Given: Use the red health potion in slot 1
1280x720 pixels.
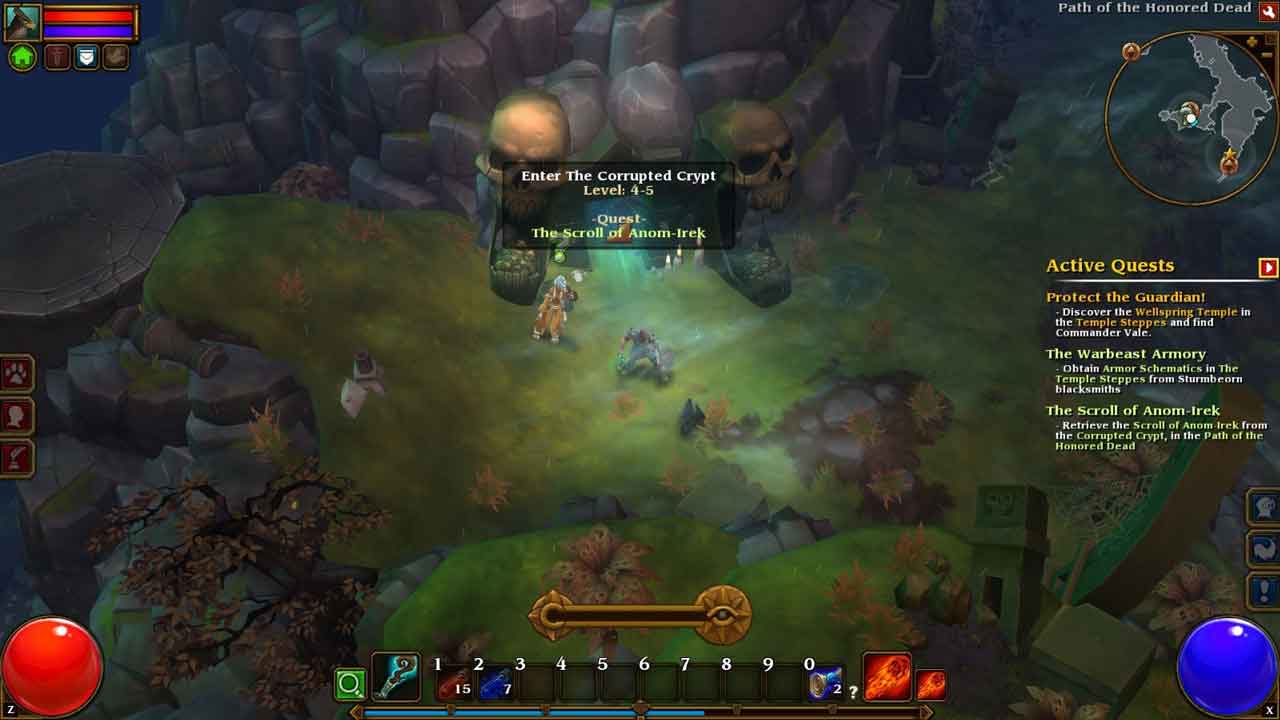Looking at the screenshot, I should click(450, 684).
